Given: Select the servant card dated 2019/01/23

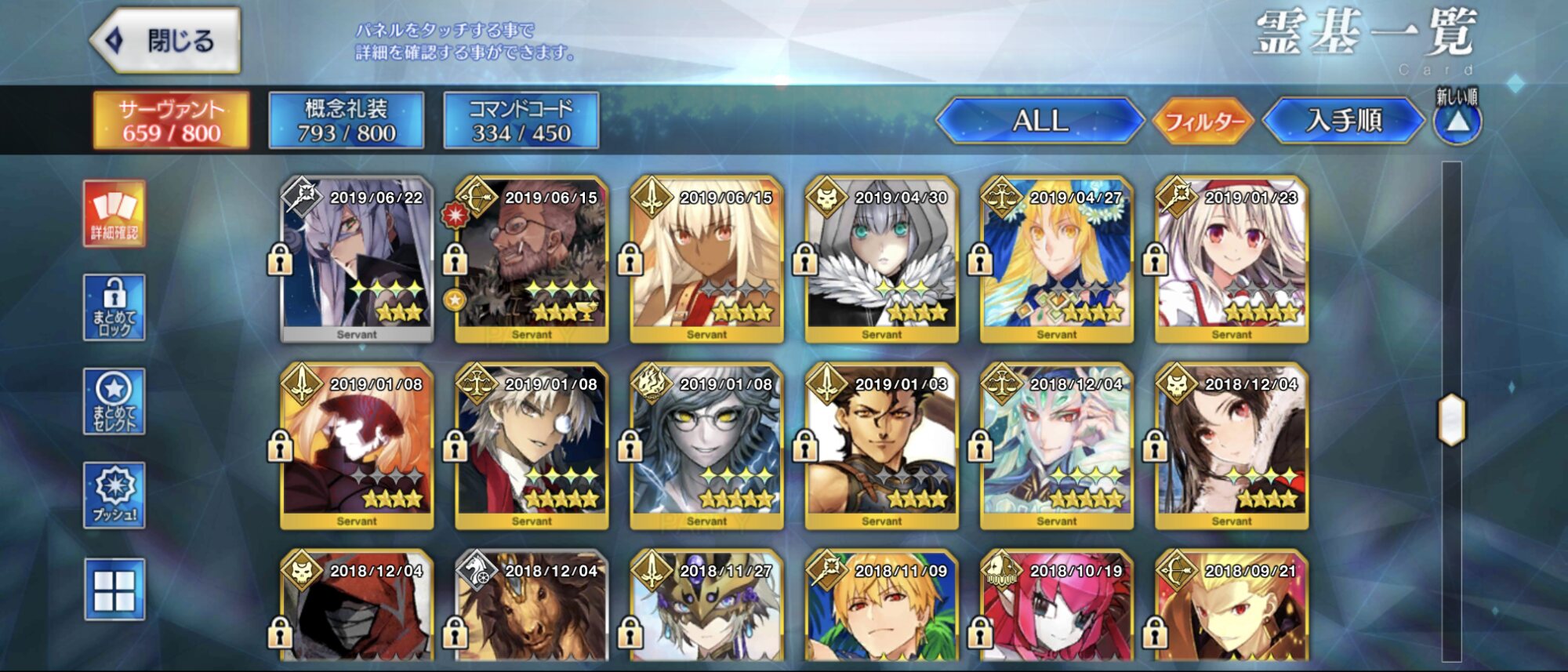Looking at the screenshot, I should click(1231, 260).
